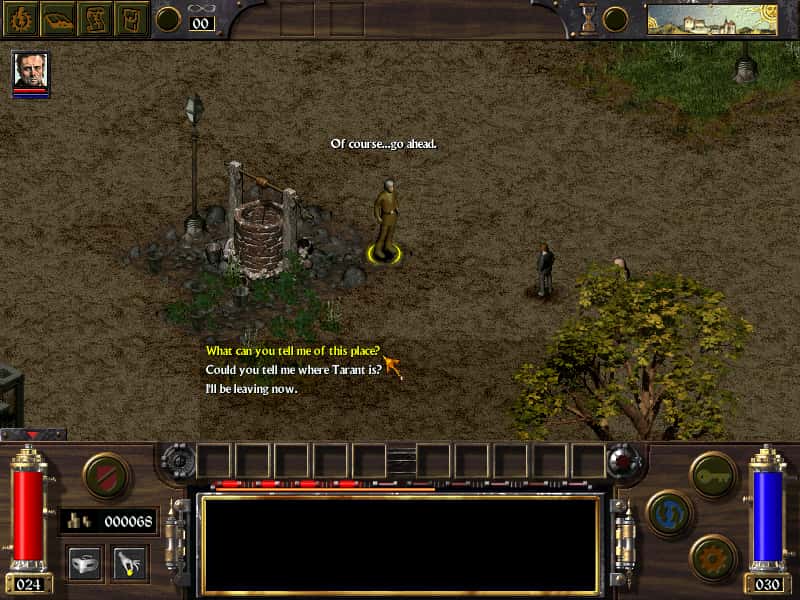
Task: Choose "I'll be leaving now." reply
Action: (251, 388)
